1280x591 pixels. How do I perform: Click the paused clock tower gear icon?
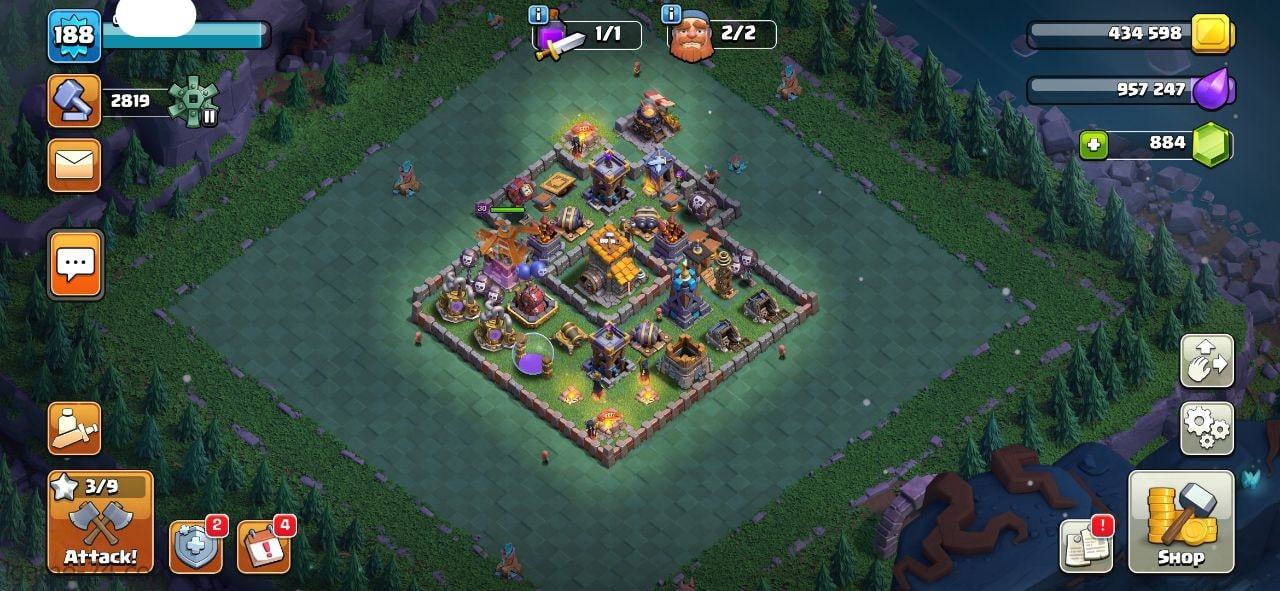click(x=188, y=101)
